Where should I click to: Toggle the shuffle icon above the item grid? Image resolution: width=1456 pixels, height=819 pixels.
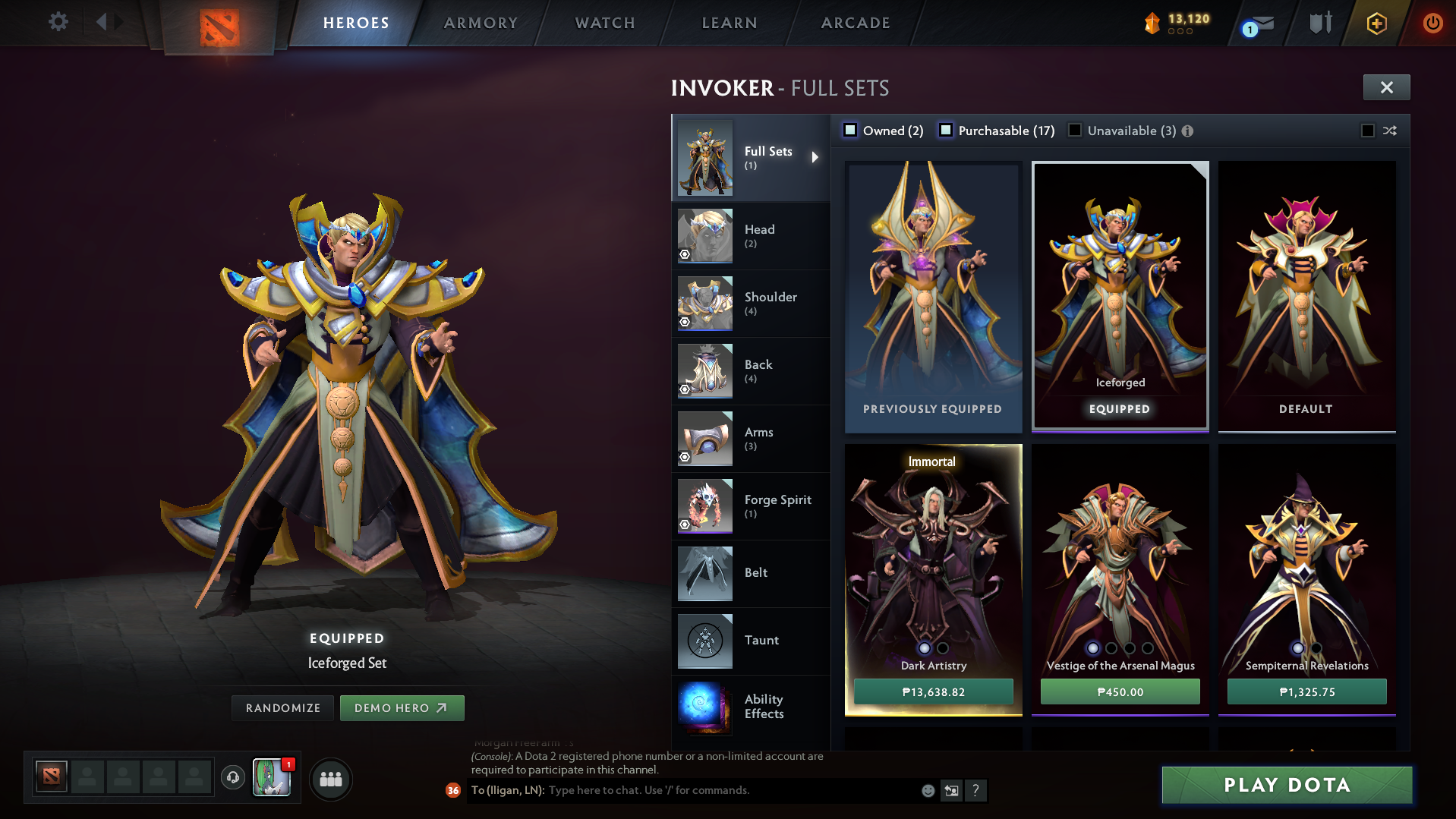(x=1389, y=131)
